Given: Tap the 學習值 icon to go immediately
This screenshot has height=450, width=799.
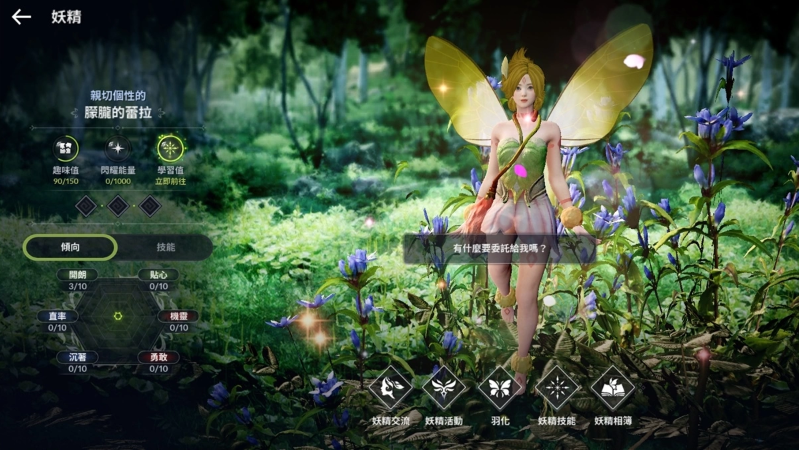Looking at the screenshot, I should coord(172,149).
